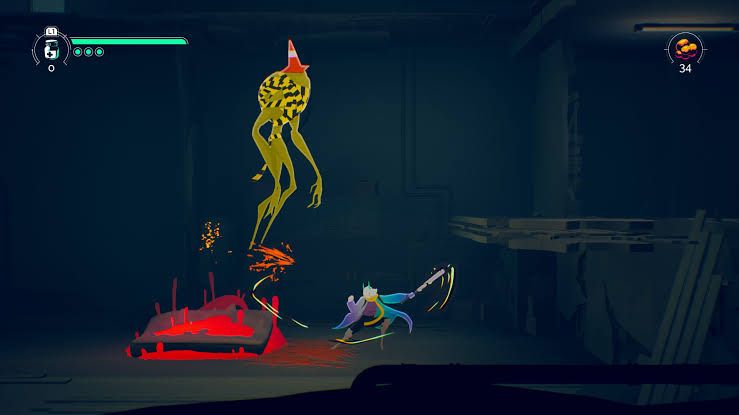Click the orange currency nuggets icon
The width and height of the screenshot is (739, 415).
click(x=685, y=46)
